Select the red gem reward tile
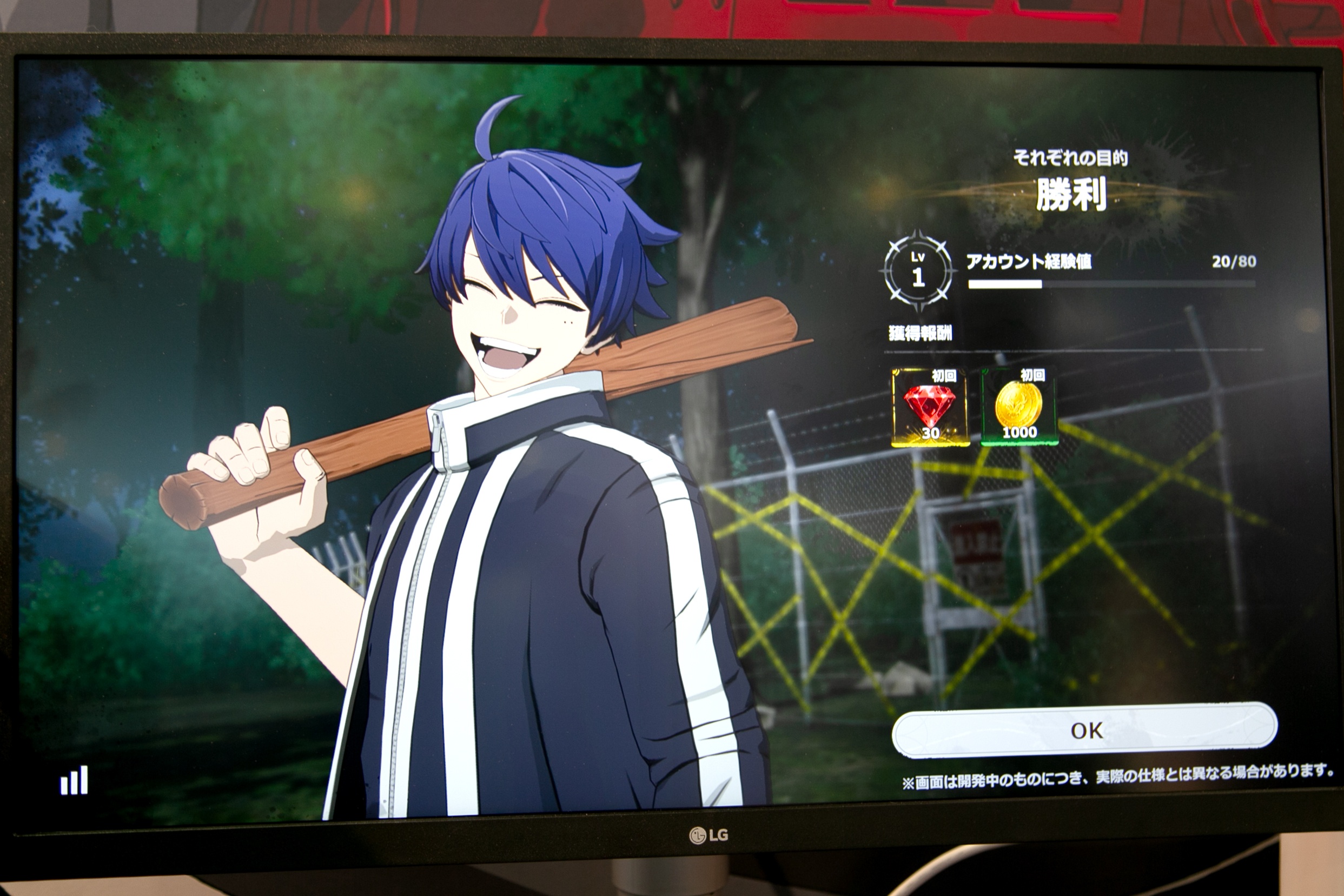Image resolution: width=1344 pixels, height=896 pixels. pos(930,407)
